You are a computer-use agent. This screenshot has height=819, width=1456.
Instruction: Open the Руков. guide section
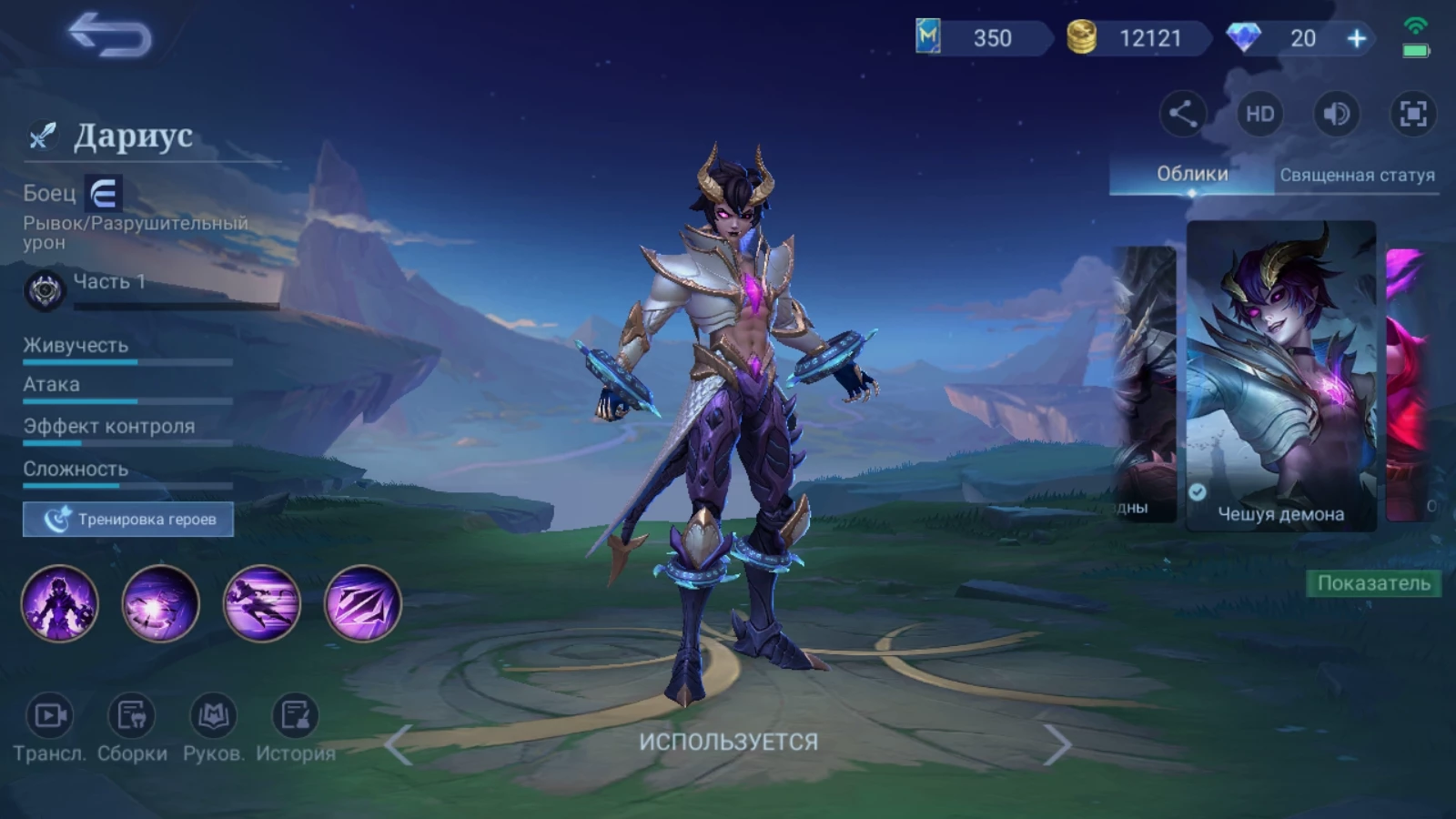pyautogui.click(x=213, y=727)
